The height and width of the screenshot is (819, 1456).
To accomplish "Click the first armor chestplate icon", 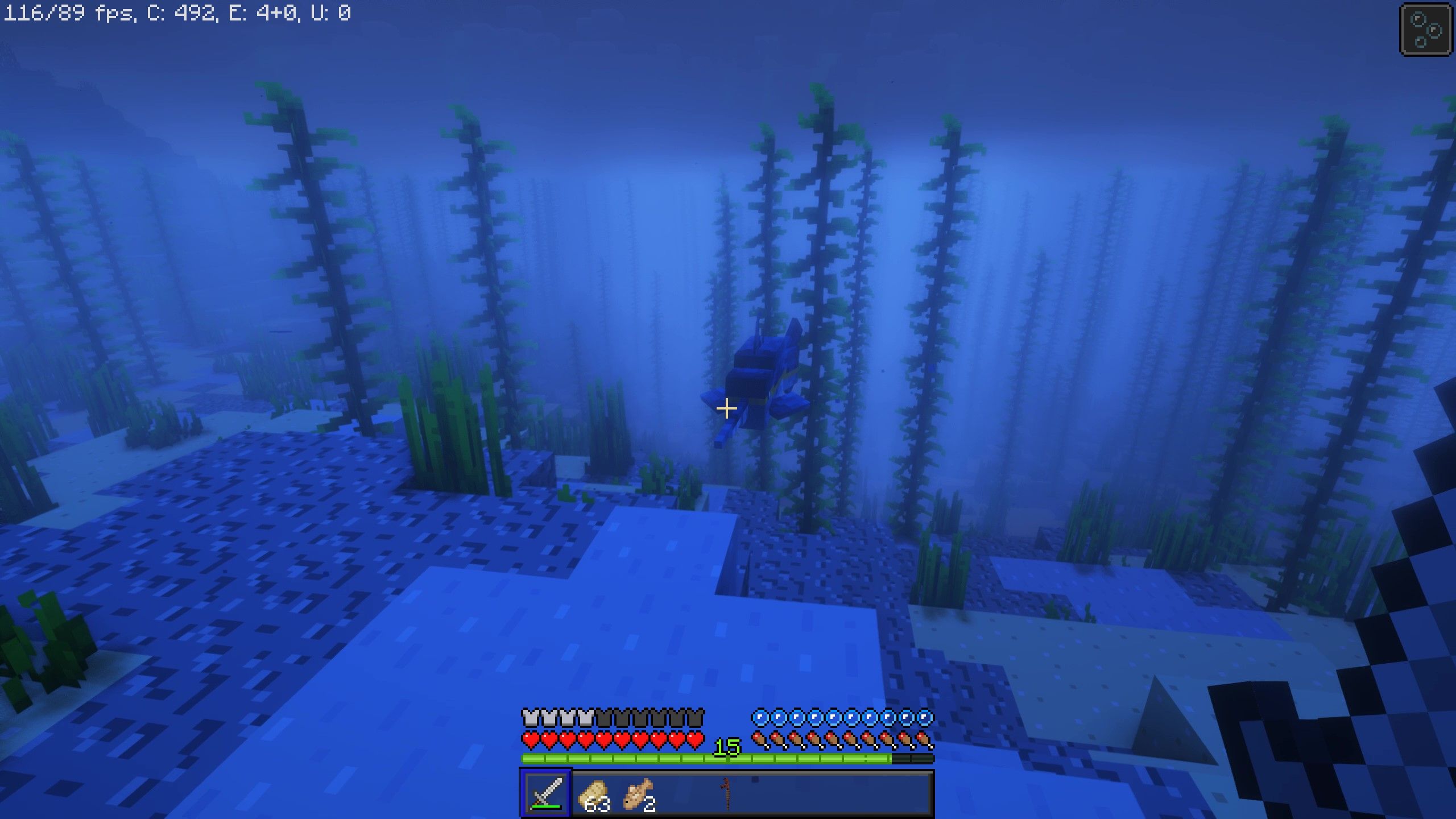I will tap(530, 717).
